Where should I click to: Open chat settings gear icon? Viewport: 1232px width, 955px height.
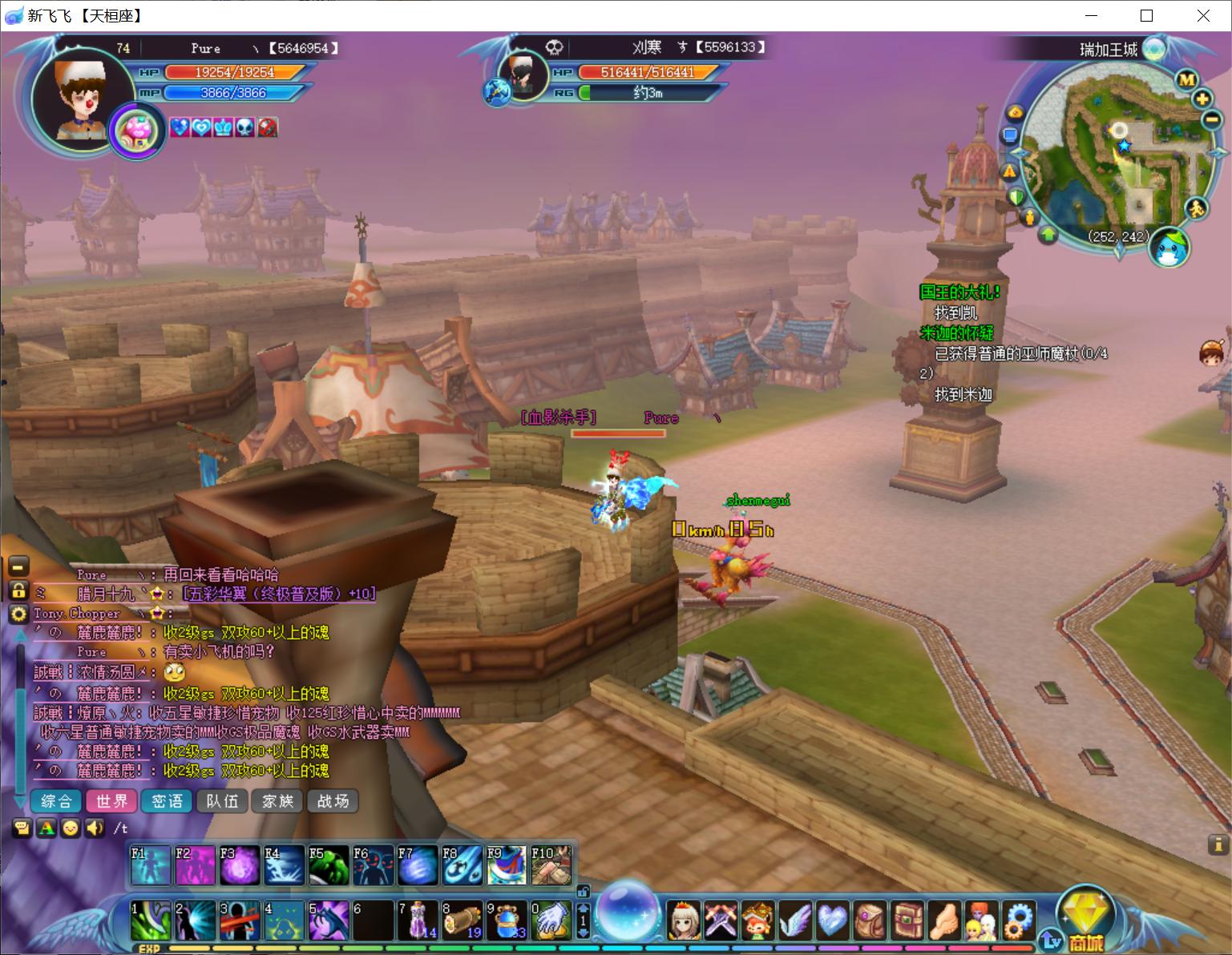[x=18, y=615]
